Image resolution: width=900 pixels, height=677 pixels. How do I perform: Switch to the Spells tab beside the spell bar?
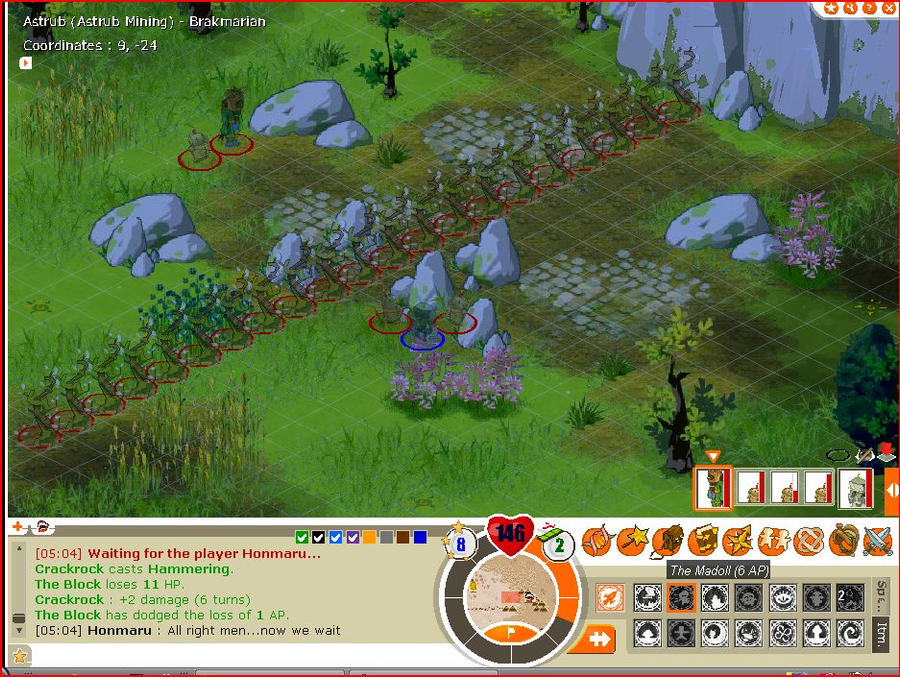[882, 593]
